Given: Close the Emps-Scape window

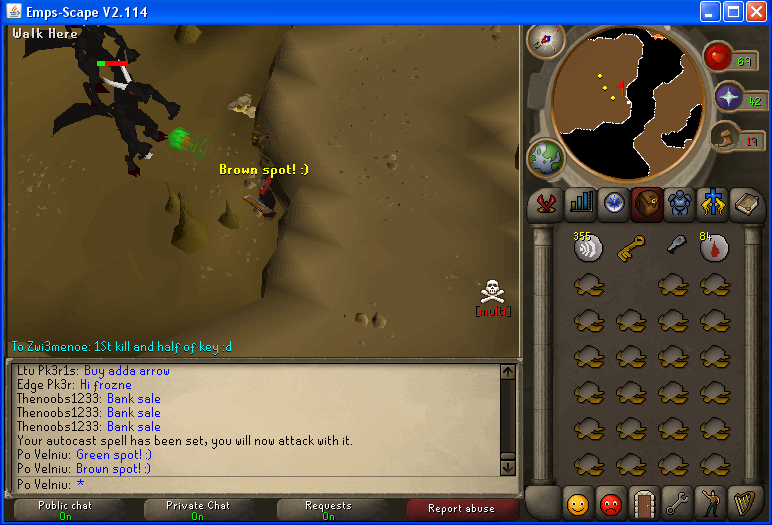Looking at the screenshot, I should (757, 12).
